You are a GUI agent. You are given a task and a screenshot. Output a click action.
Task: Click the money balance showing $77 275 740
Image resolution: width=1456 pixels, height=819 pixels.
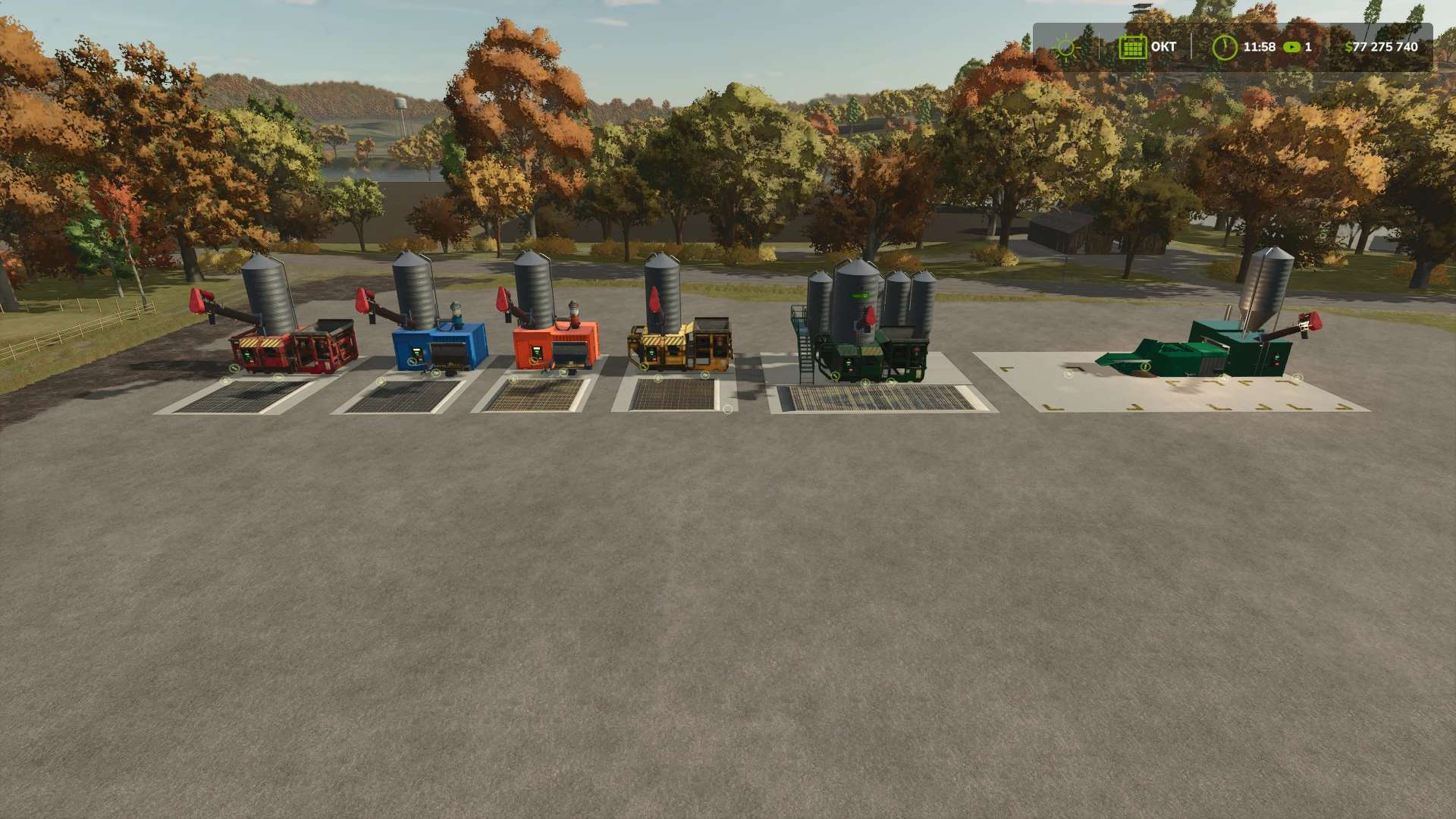[x=1382, y=46]
